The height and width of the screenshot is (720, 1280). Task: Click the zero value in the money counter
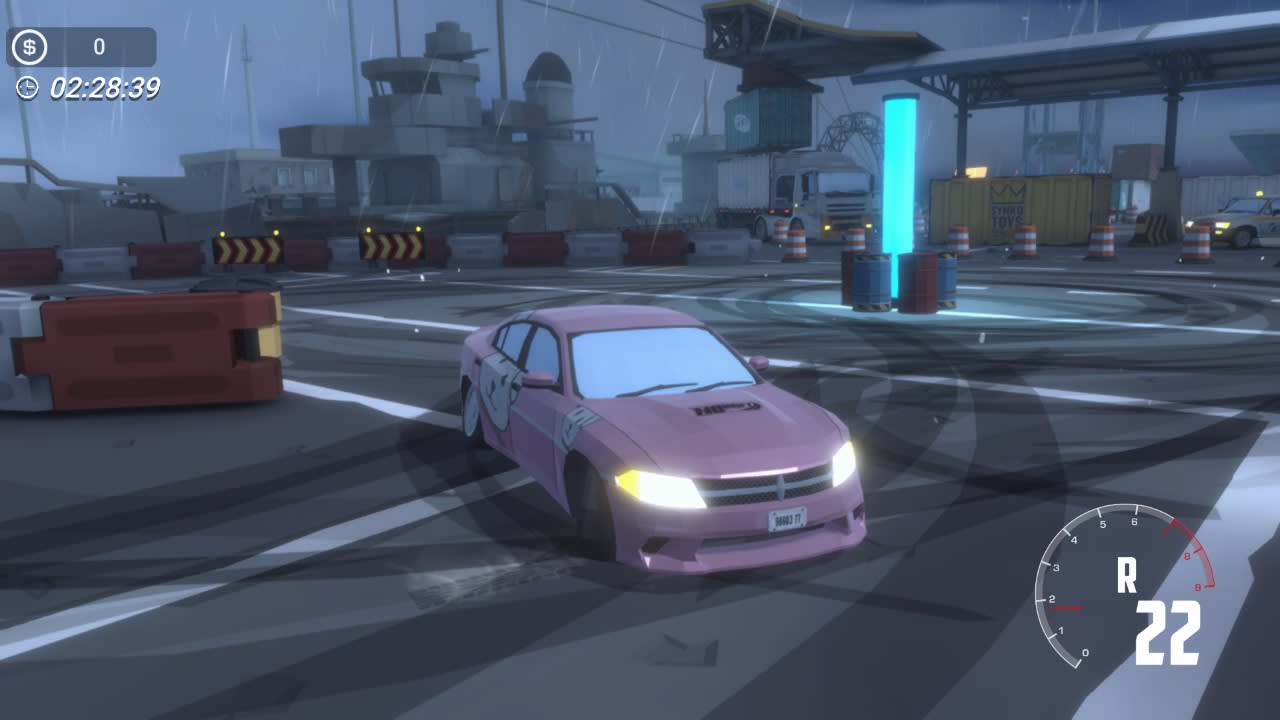pos(97,44)
